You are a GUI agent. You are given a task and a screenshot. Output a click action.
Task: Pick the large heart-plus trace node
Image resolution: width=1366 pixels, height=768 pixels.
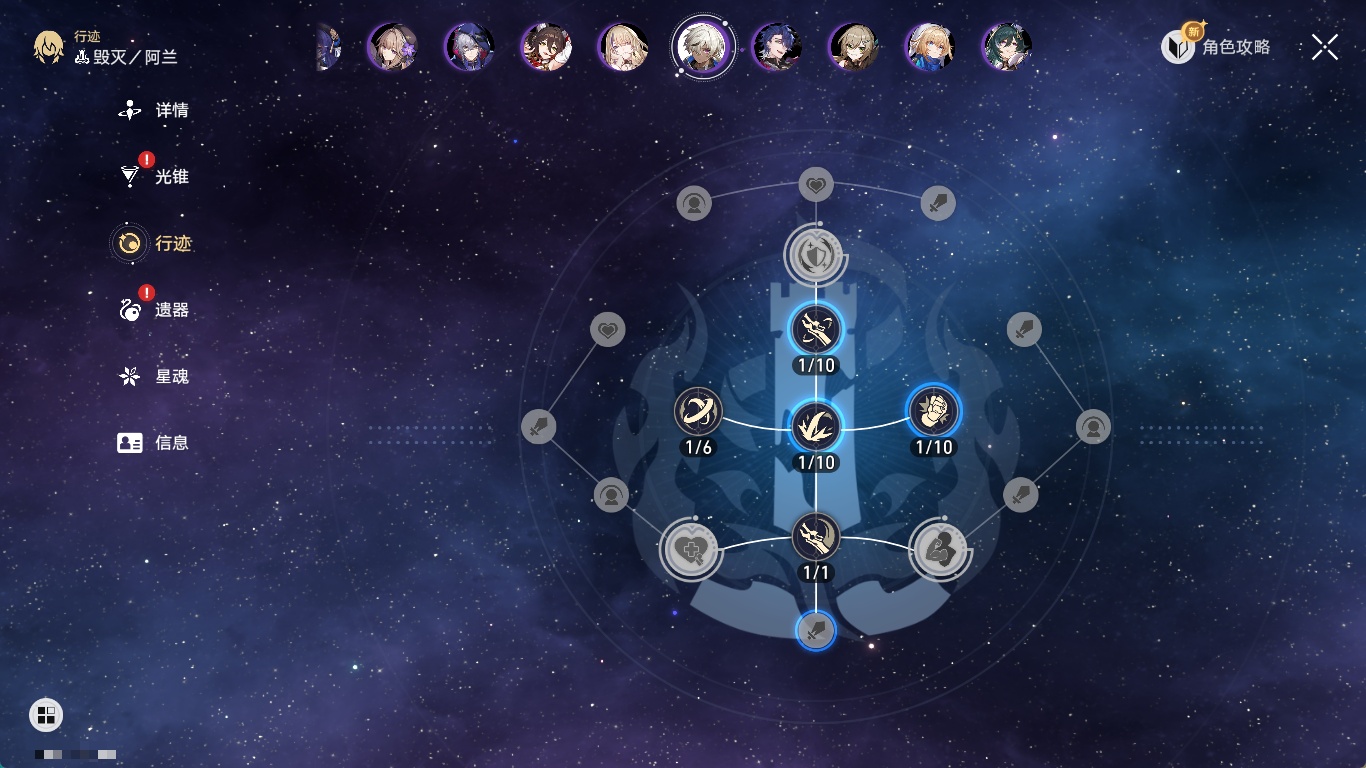click(x=690, y=550)
